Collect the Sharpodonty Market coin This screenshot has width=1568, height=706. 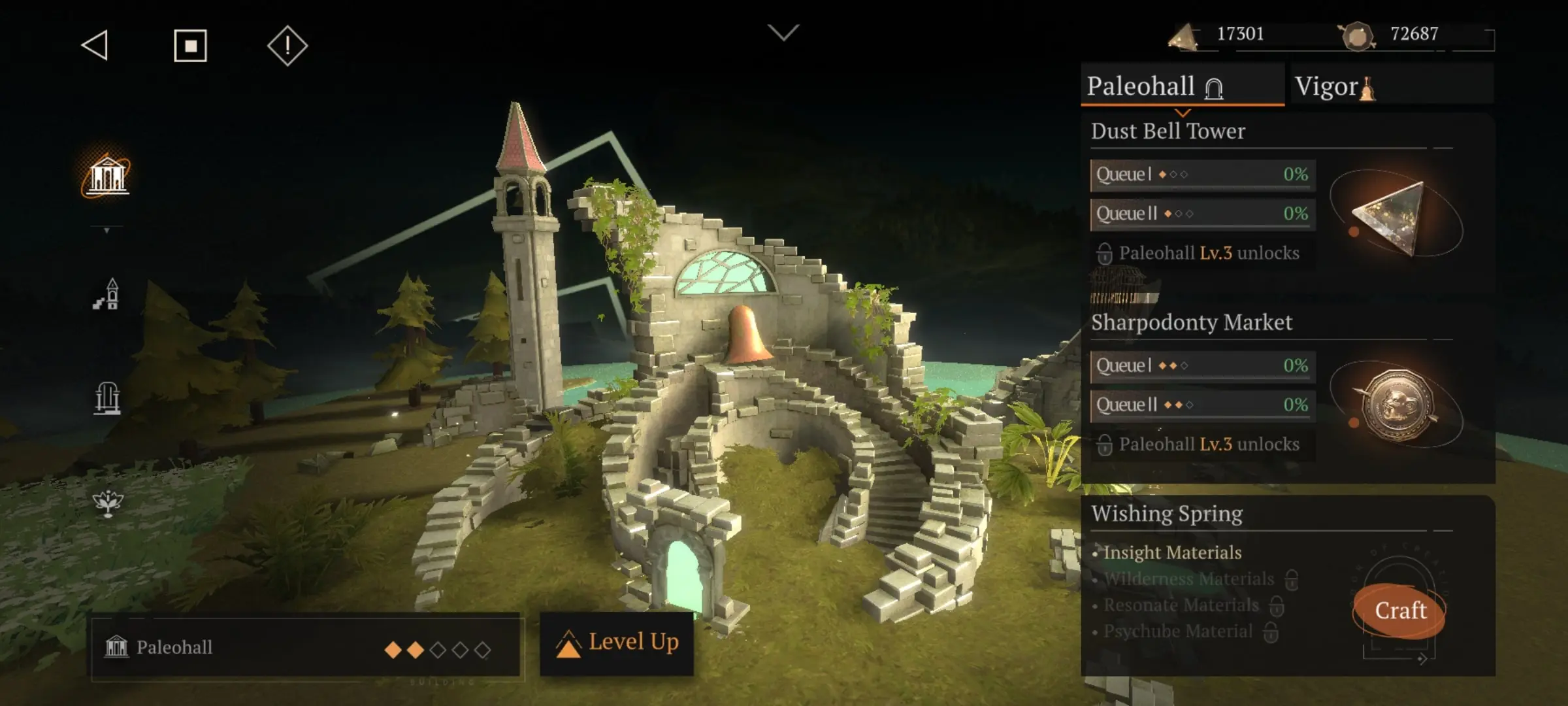[x=1397, y=405]
